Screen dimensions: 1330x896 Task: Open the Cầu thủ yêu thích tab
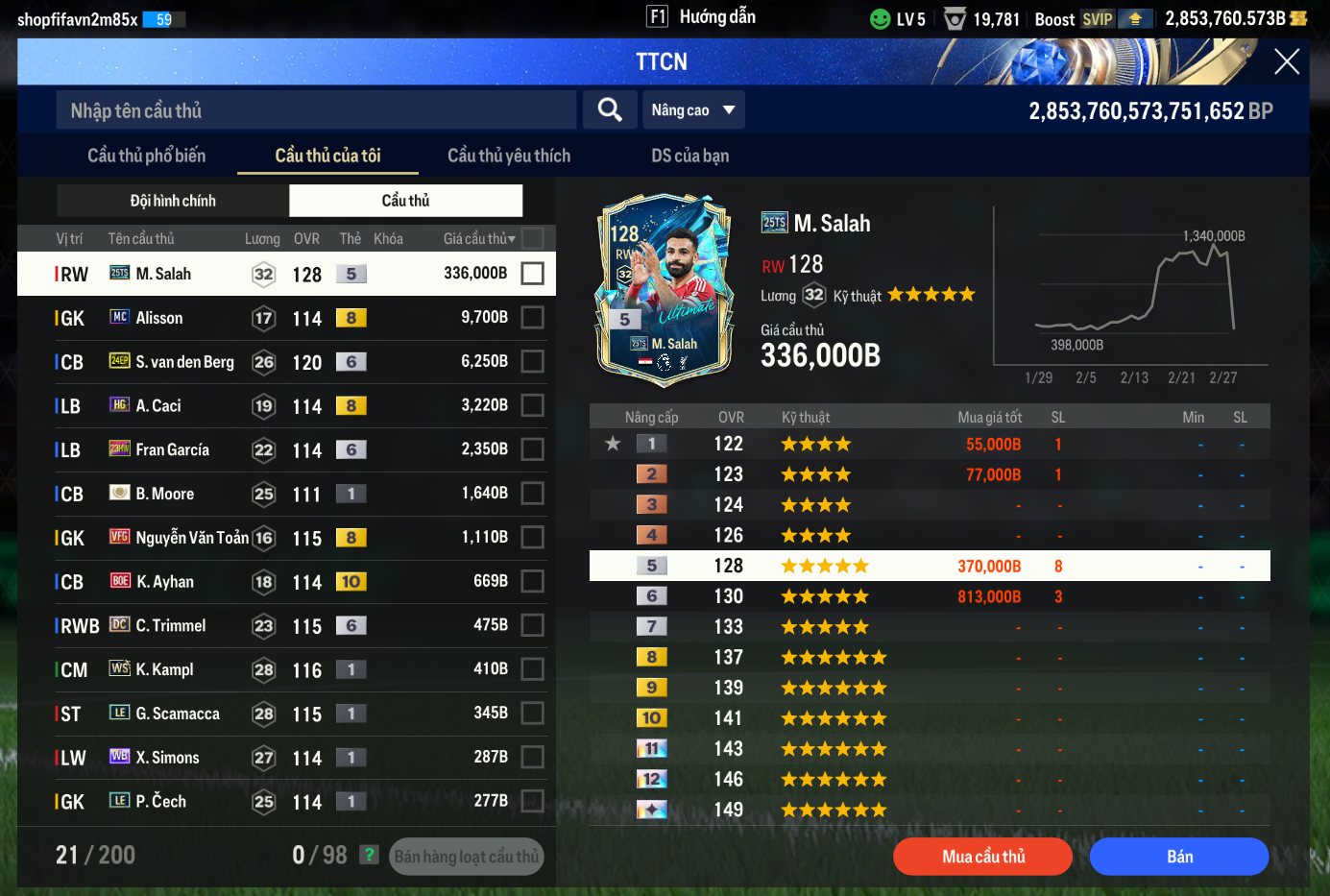509,156
